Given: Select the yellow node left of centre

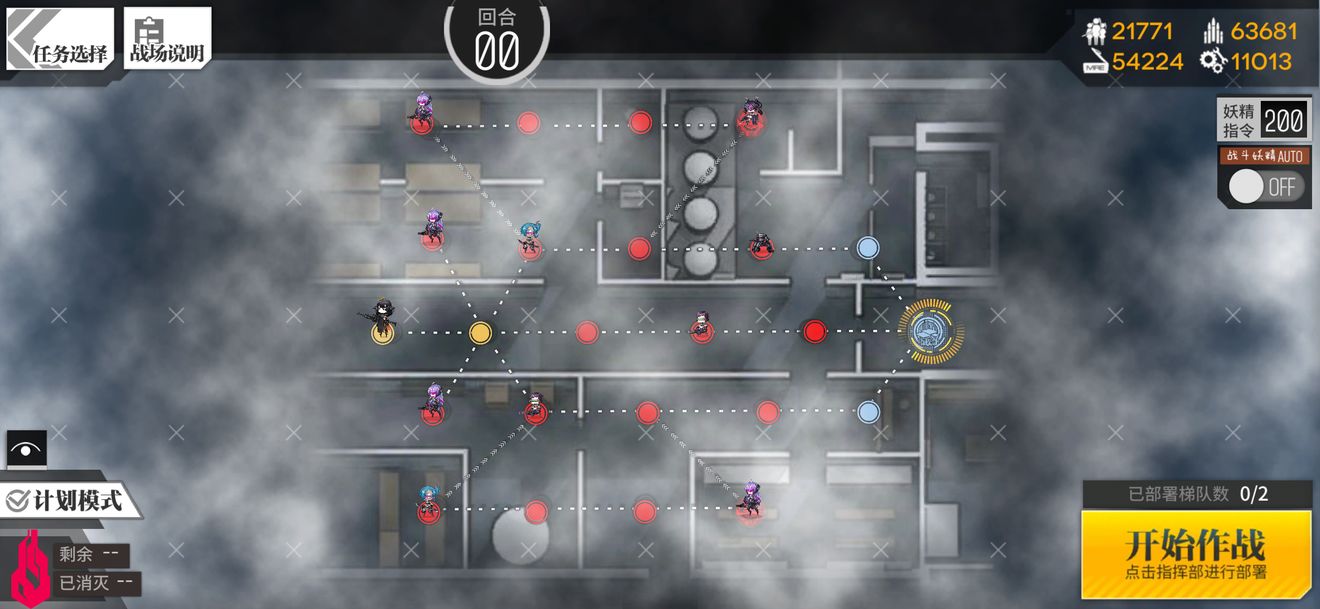Looking at the screenshot, I should [480, 332].
